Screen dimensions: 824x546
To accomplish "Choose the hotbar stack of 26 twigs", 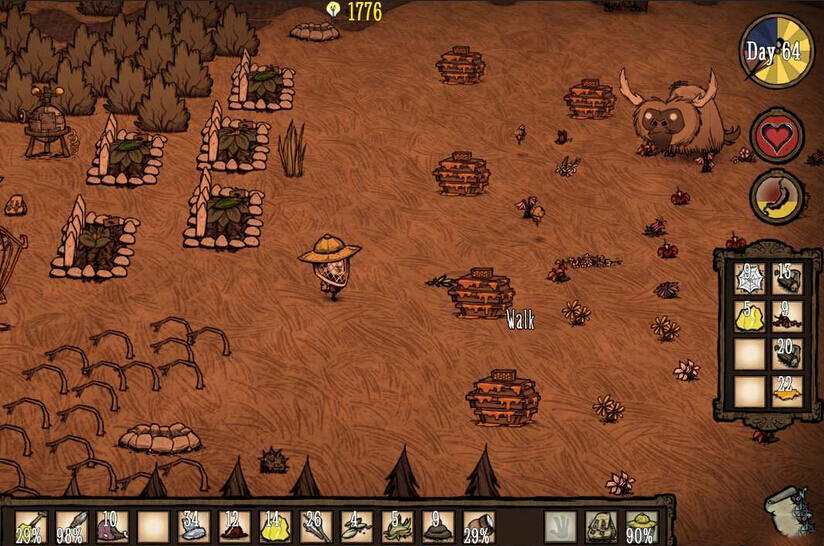I will click(316, 526).
